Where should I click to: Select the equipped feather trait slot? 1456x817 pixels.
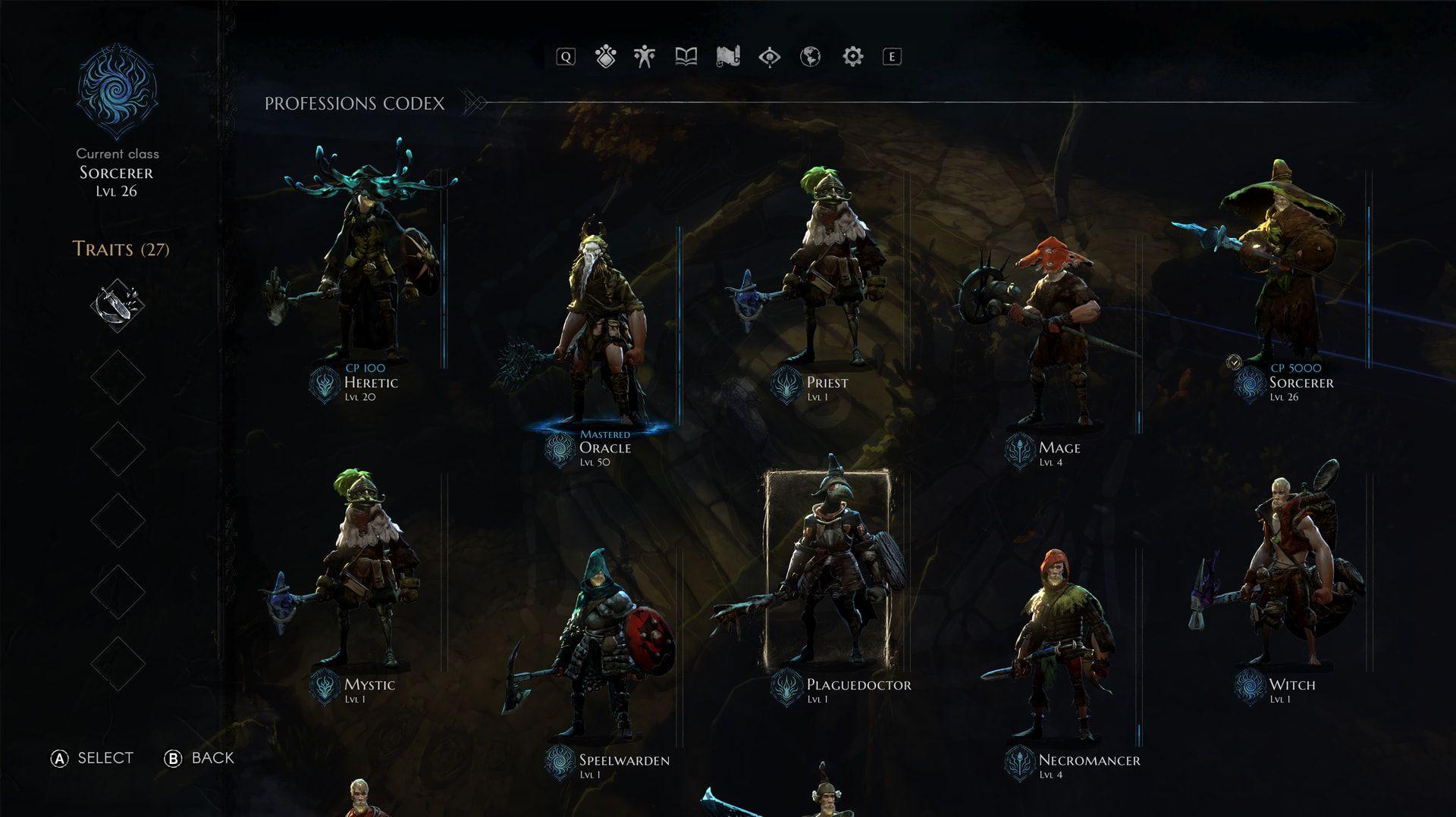pyautogui.click(x=118, y=305)
